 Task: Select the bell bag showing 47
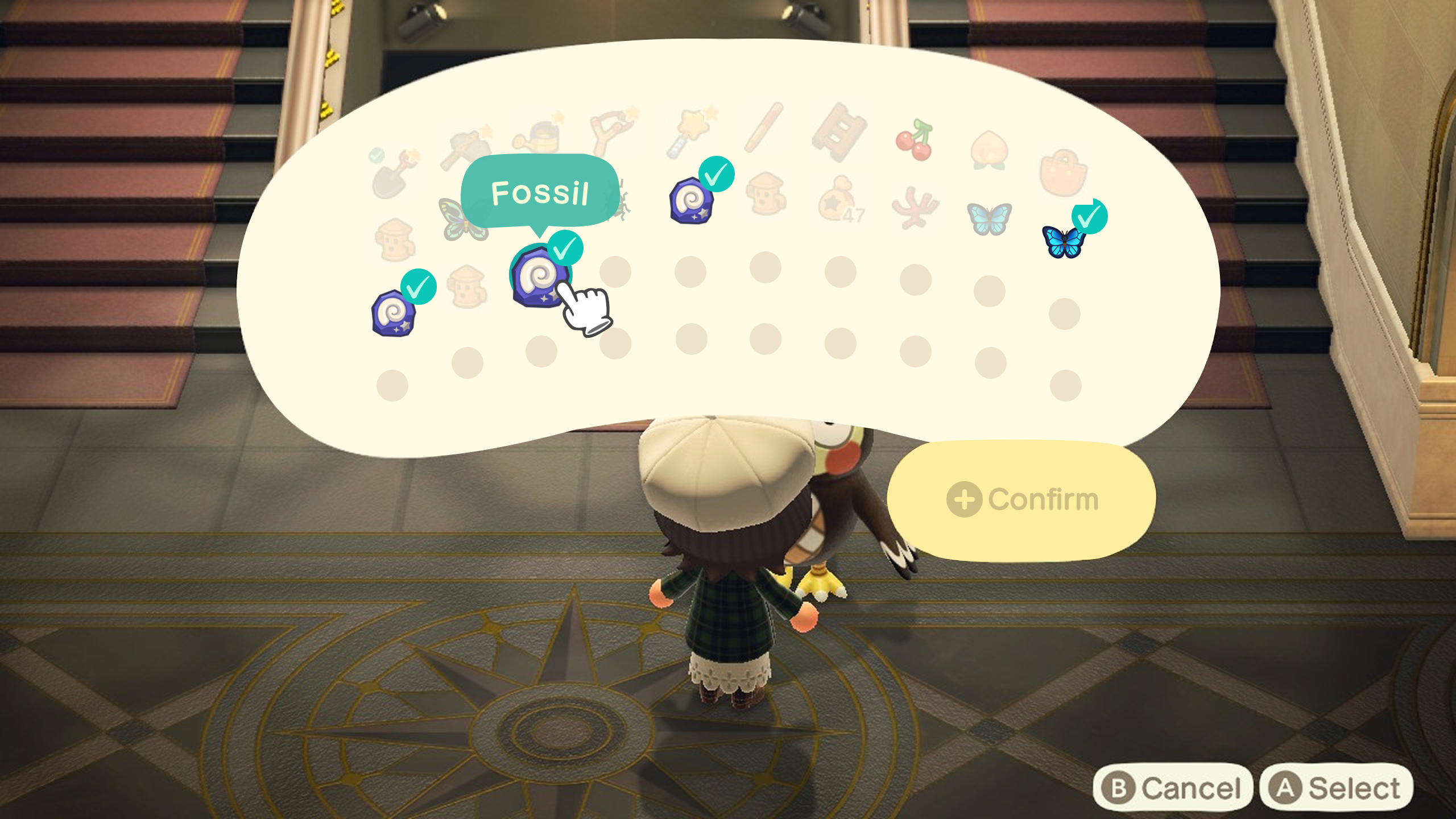[839, 200]
